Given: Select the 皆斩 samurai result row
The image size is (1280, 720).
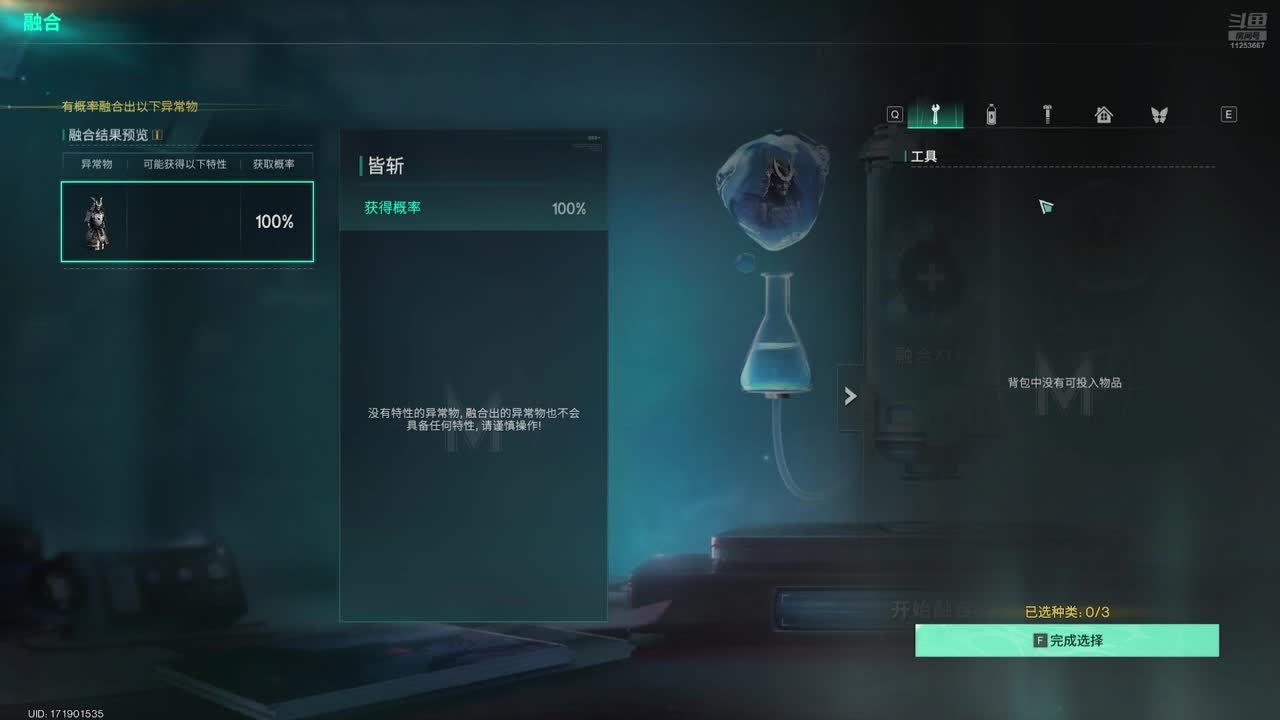Looking at the screenshot, I should pyautogui.click(x=187, y=222).
